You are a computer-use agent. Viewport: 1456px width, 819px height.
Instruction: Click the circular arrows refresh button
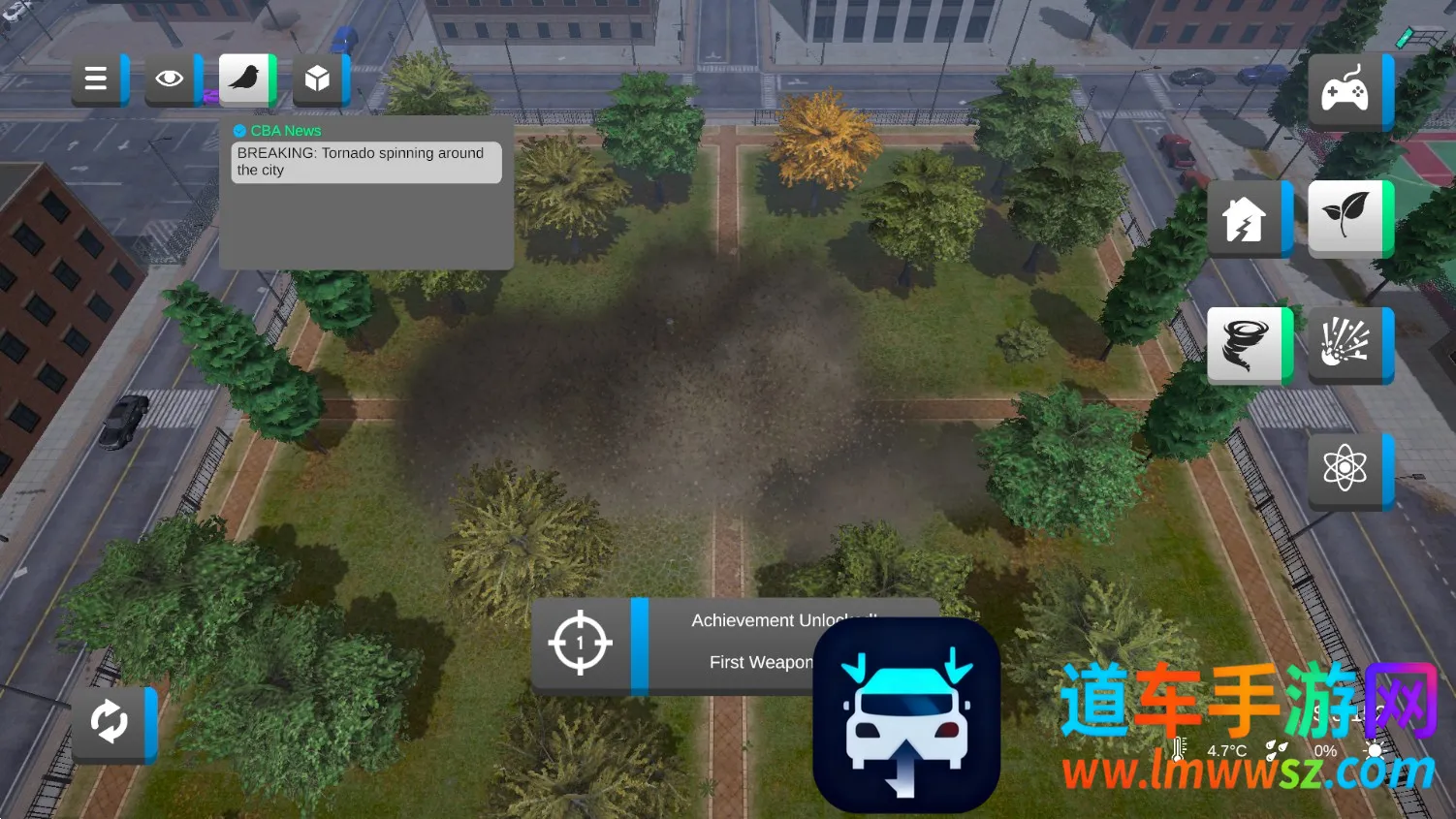(110, 723)
